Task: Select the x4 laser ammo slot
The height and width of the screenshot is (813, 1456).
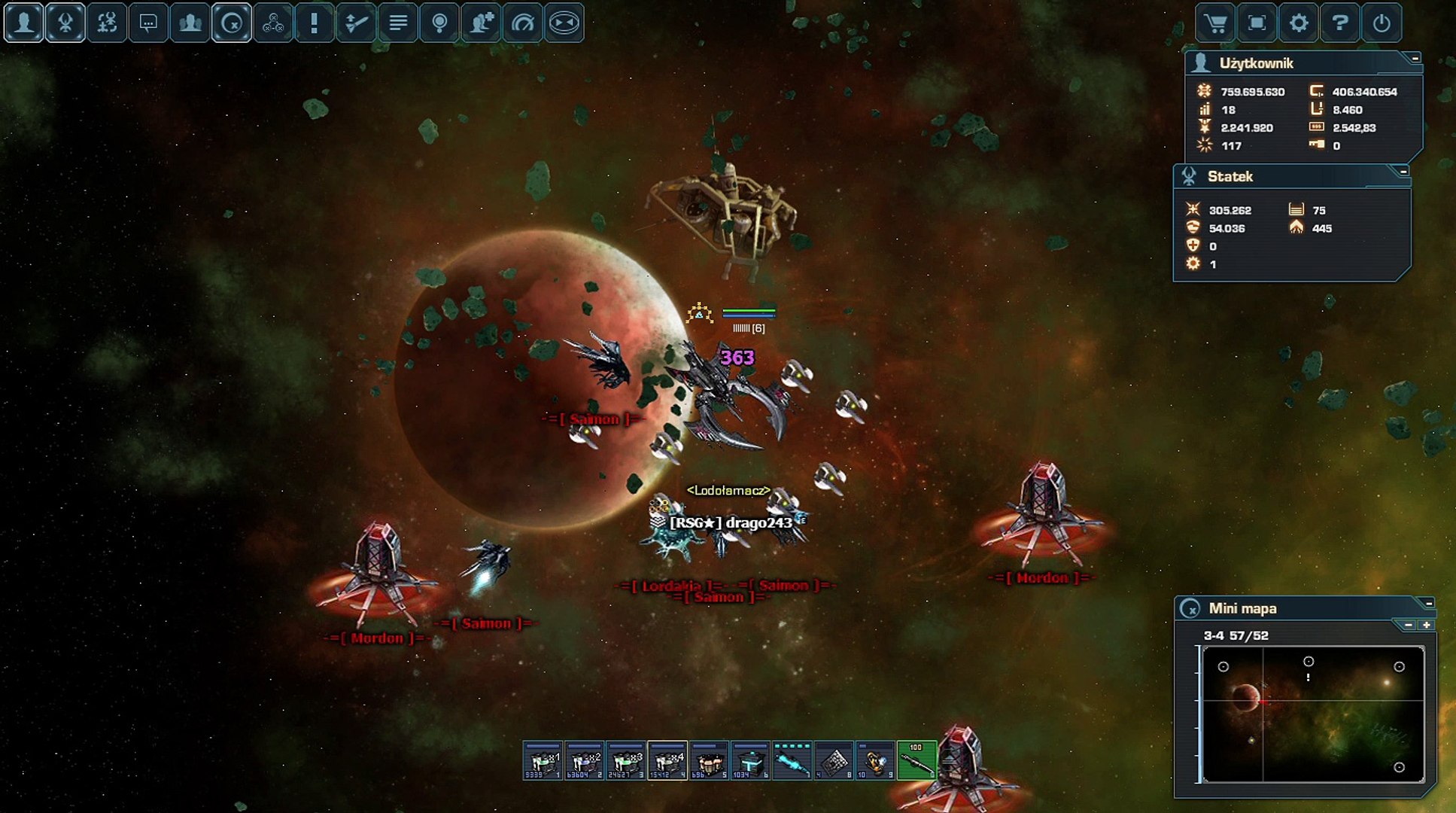Action: pos(667,760)
